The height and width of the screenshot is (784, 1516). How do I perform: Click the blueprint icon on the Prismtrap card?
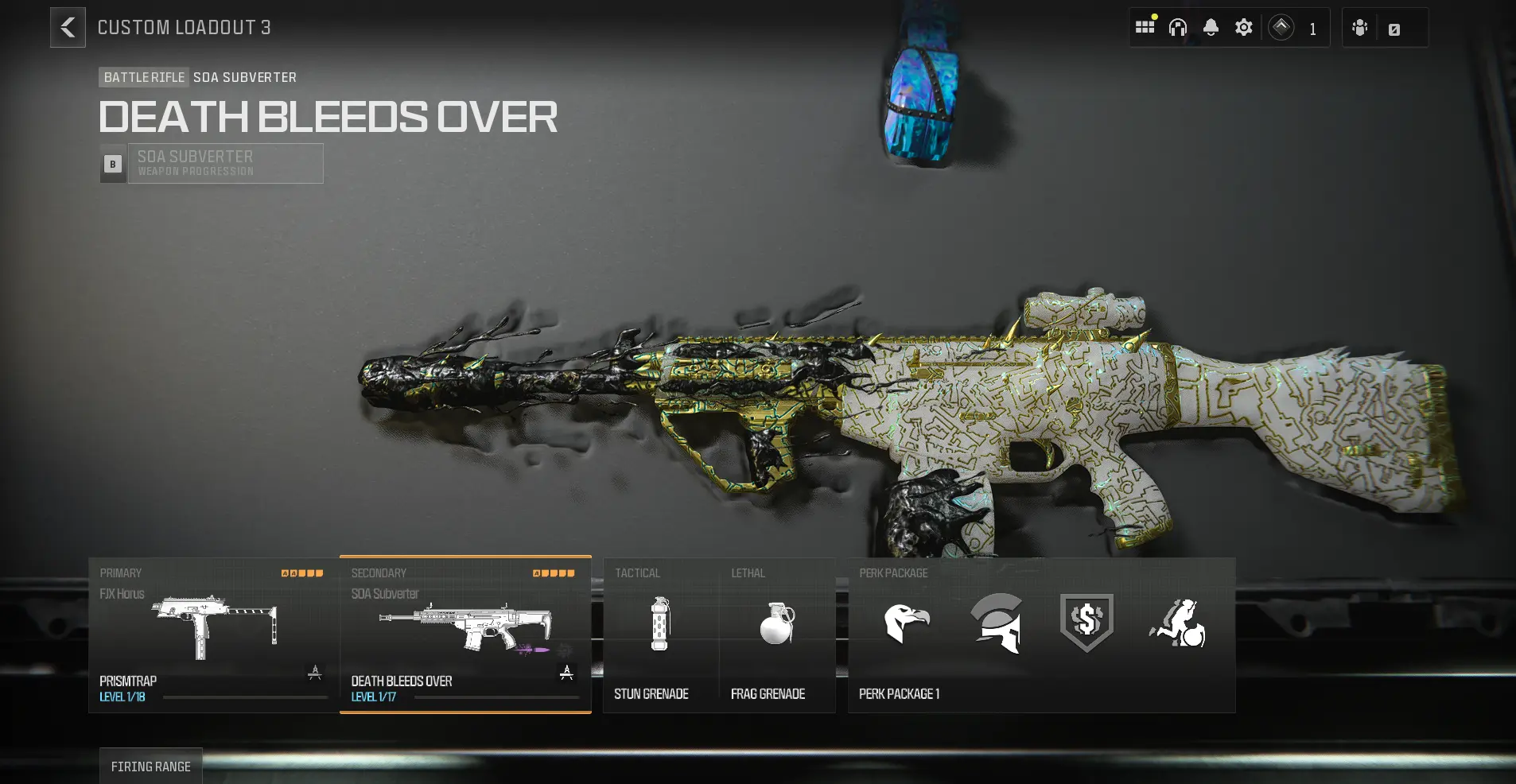click(x=314, y=672)
